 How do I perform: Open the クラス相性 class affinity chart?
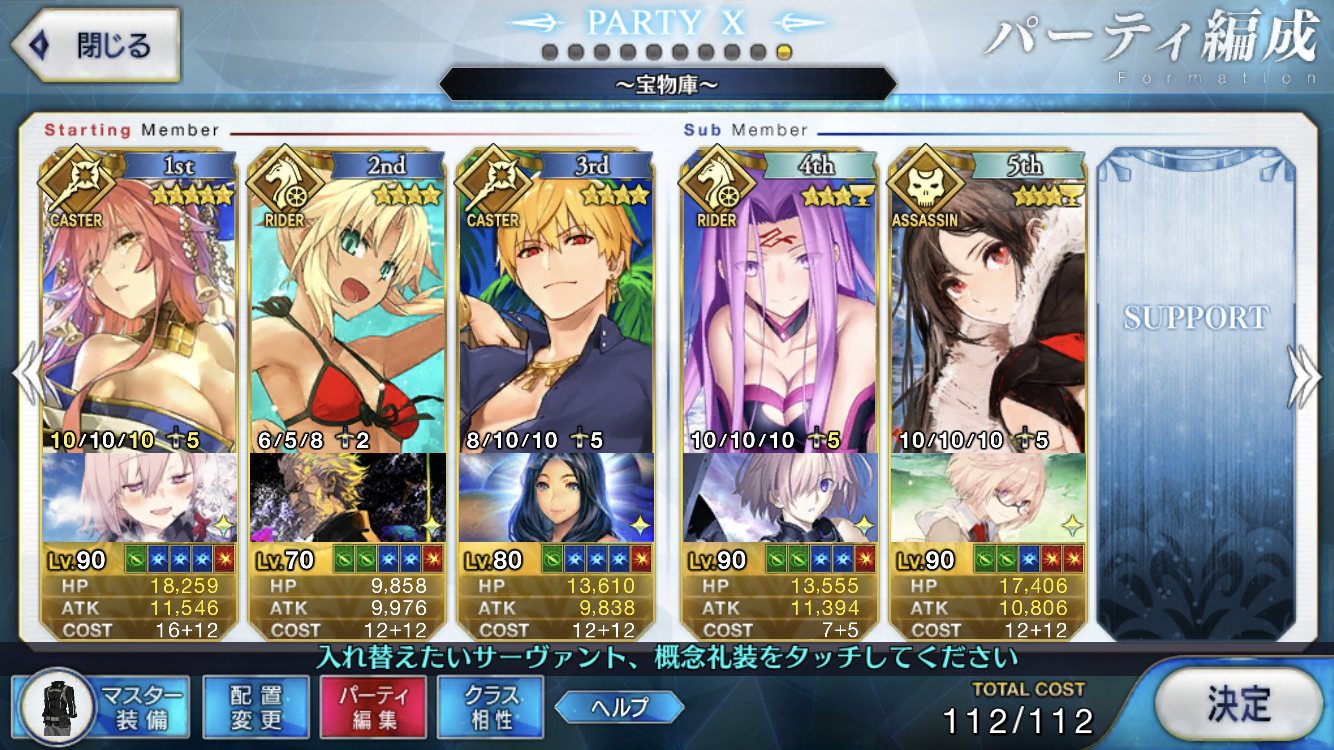click(x=490, y=706)
